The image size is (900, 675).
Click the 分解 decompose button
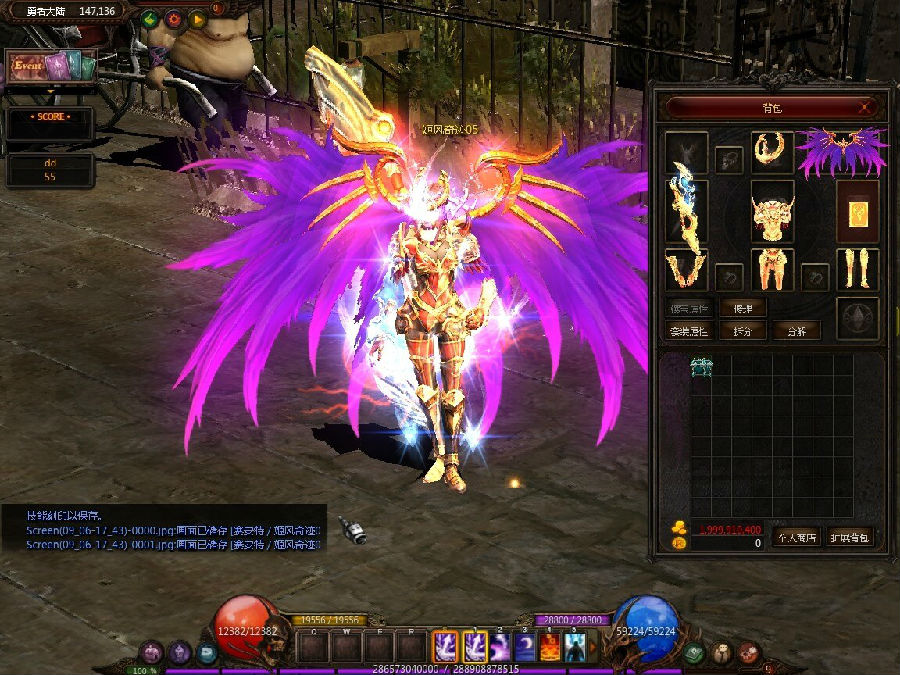(x=797, y=331)
